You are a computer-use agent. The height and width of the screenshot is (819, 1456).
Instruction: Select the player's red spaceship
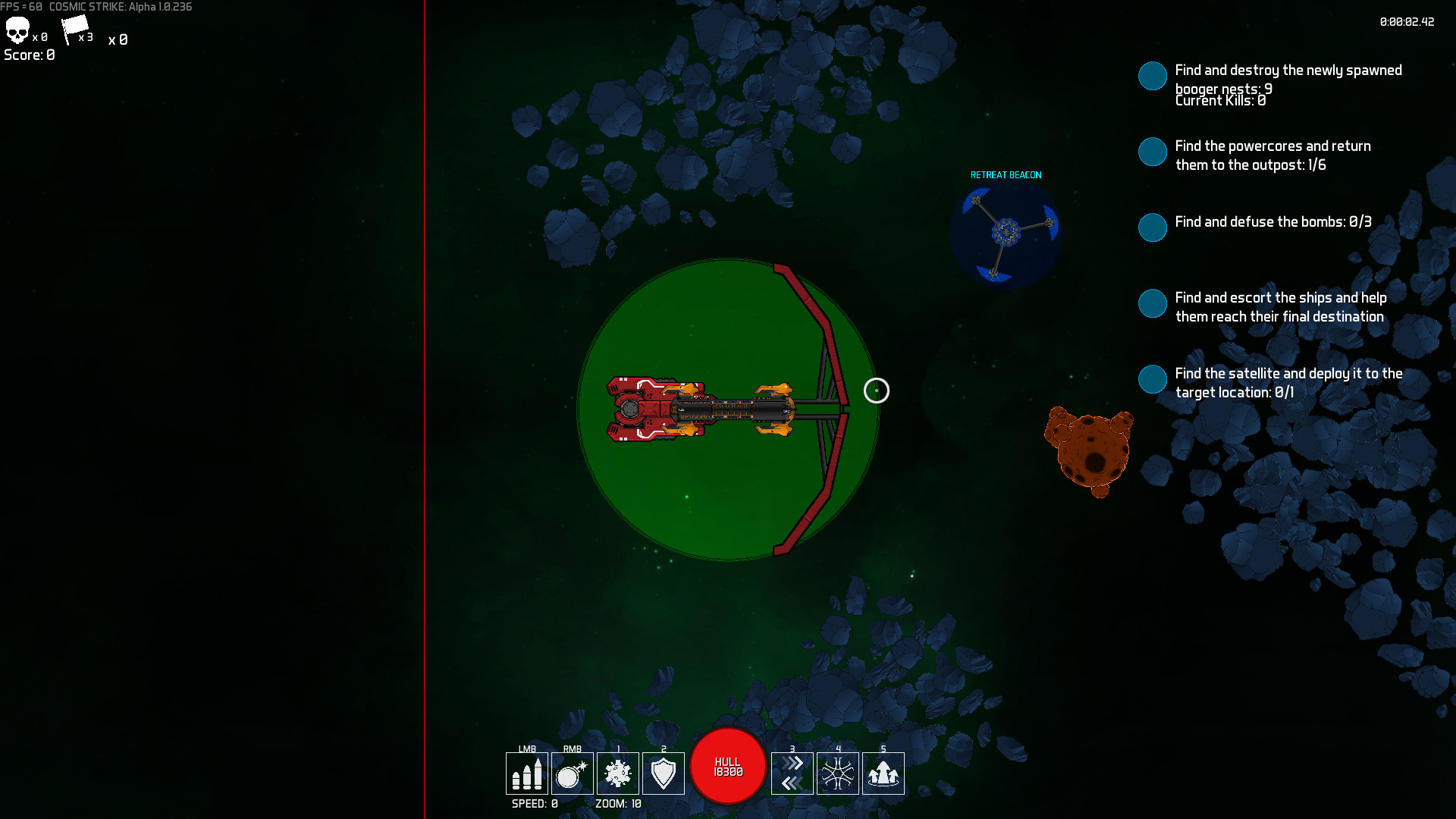pos(652,409)
